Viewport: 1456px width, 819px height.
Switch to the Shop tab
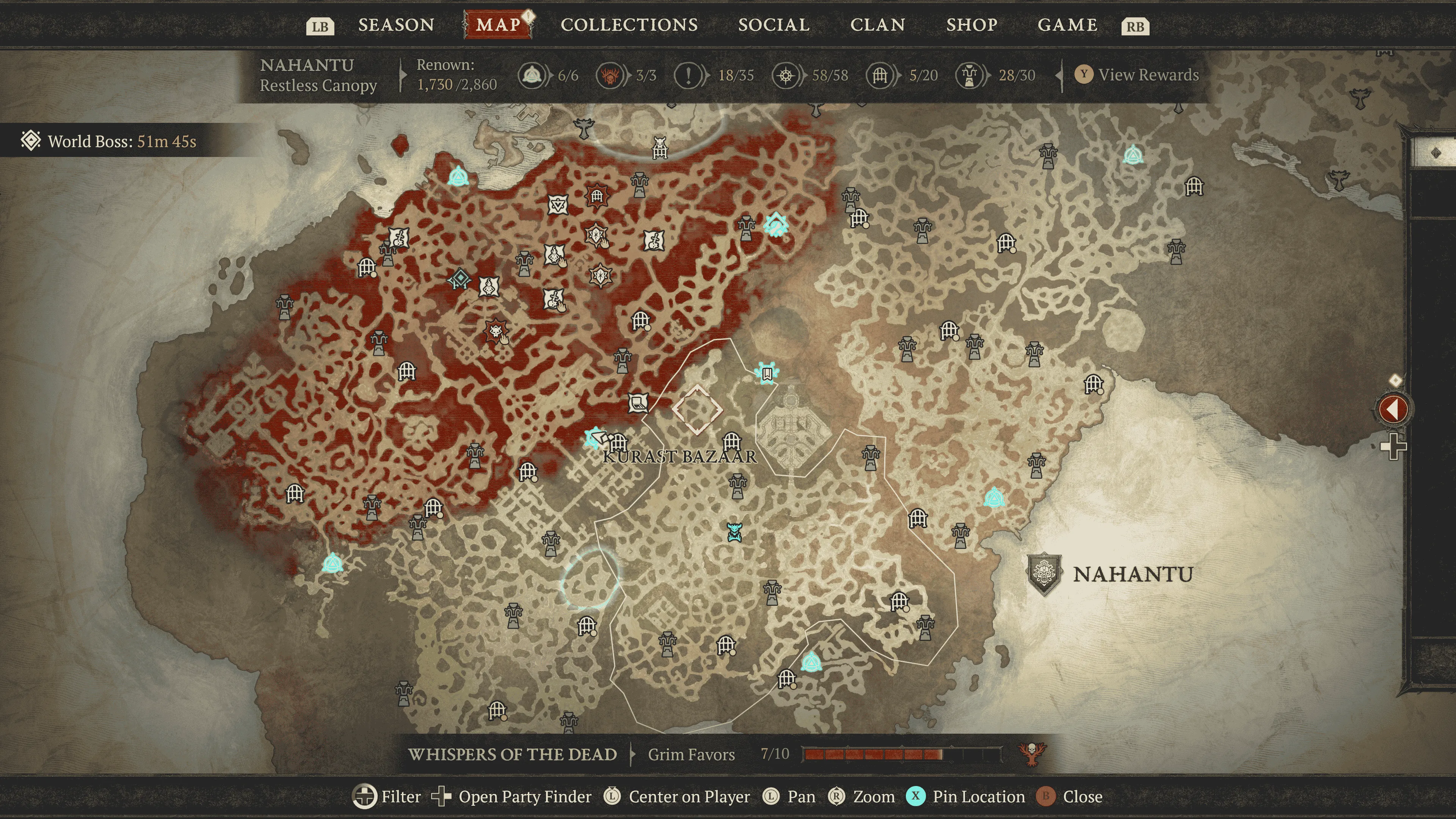(x=971, y=25)
